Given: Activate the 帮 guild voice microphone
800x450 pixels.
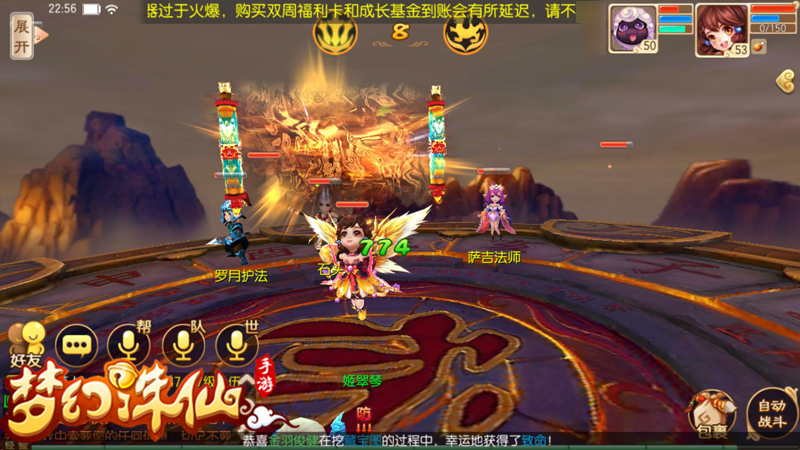Looking at the screenshot, I should tap(128, 346).
